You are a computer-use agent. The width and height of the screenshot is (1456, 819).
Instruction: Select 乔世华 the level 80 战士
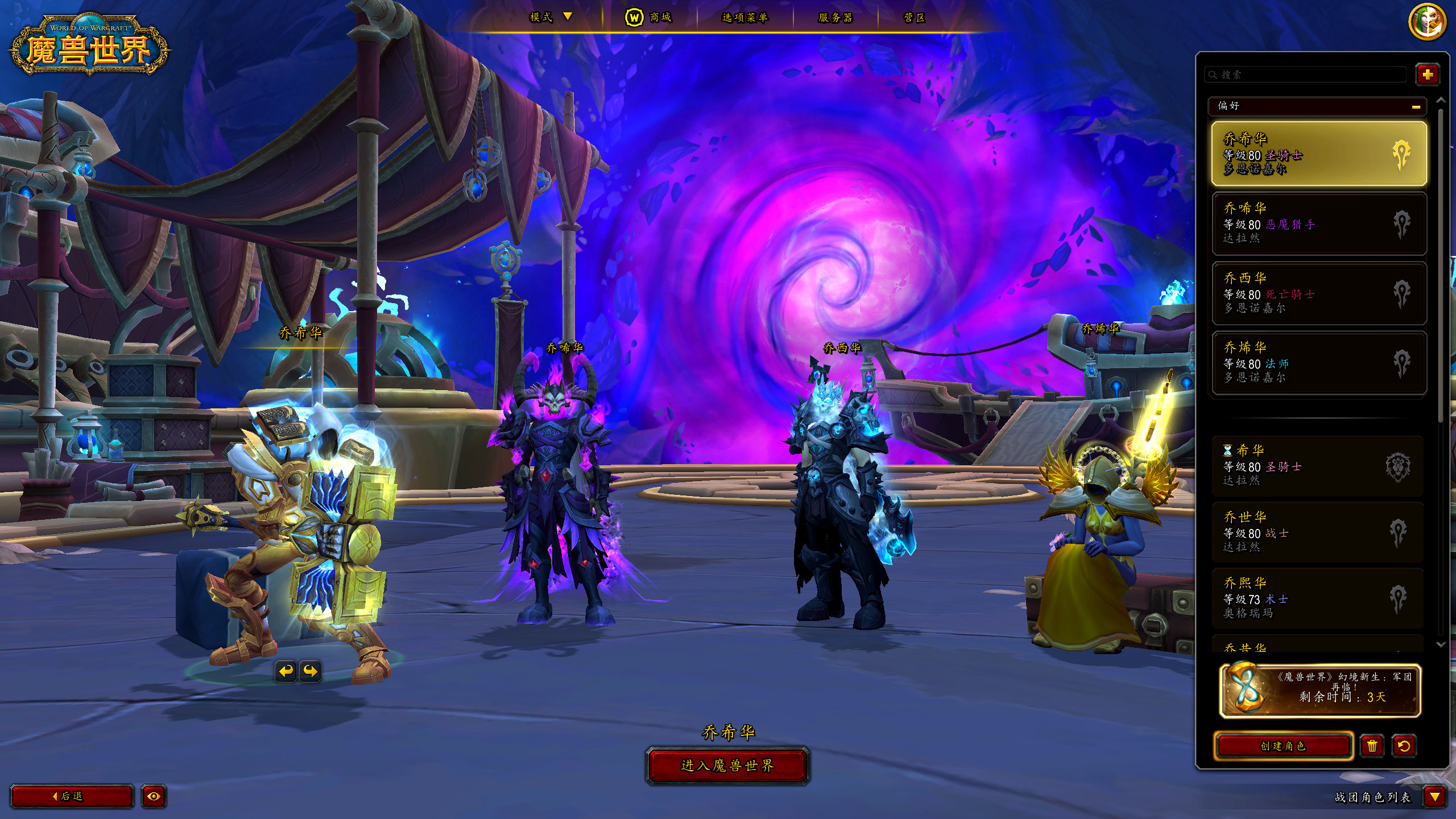(1317, 532)
